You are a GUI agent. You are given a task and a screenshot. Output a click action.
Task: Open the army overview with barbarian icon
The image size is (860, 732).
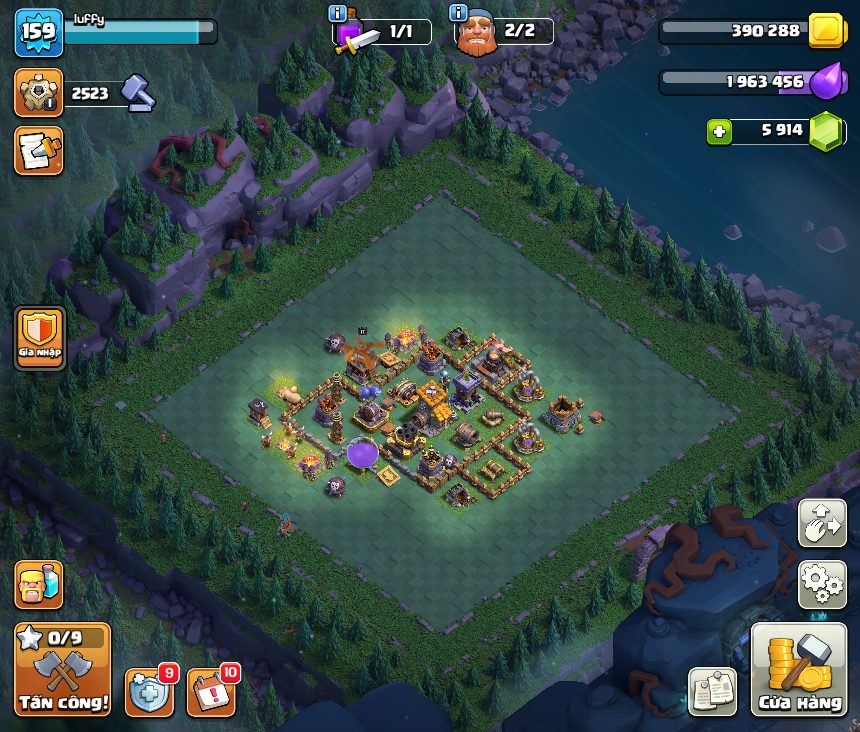click(39, 585)
